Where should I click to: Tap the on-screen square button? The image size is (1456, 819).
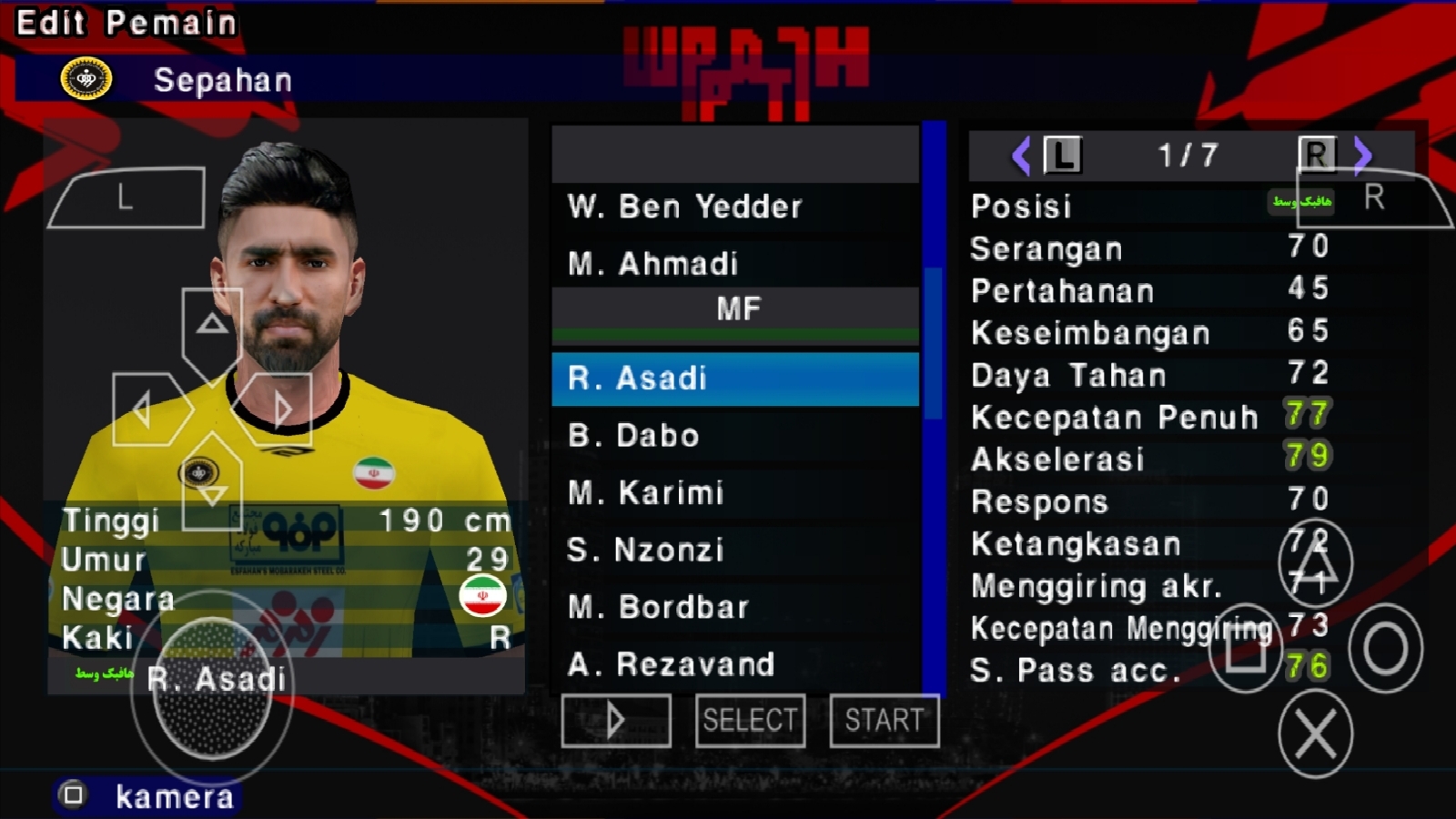click(x=1245, y=649)
